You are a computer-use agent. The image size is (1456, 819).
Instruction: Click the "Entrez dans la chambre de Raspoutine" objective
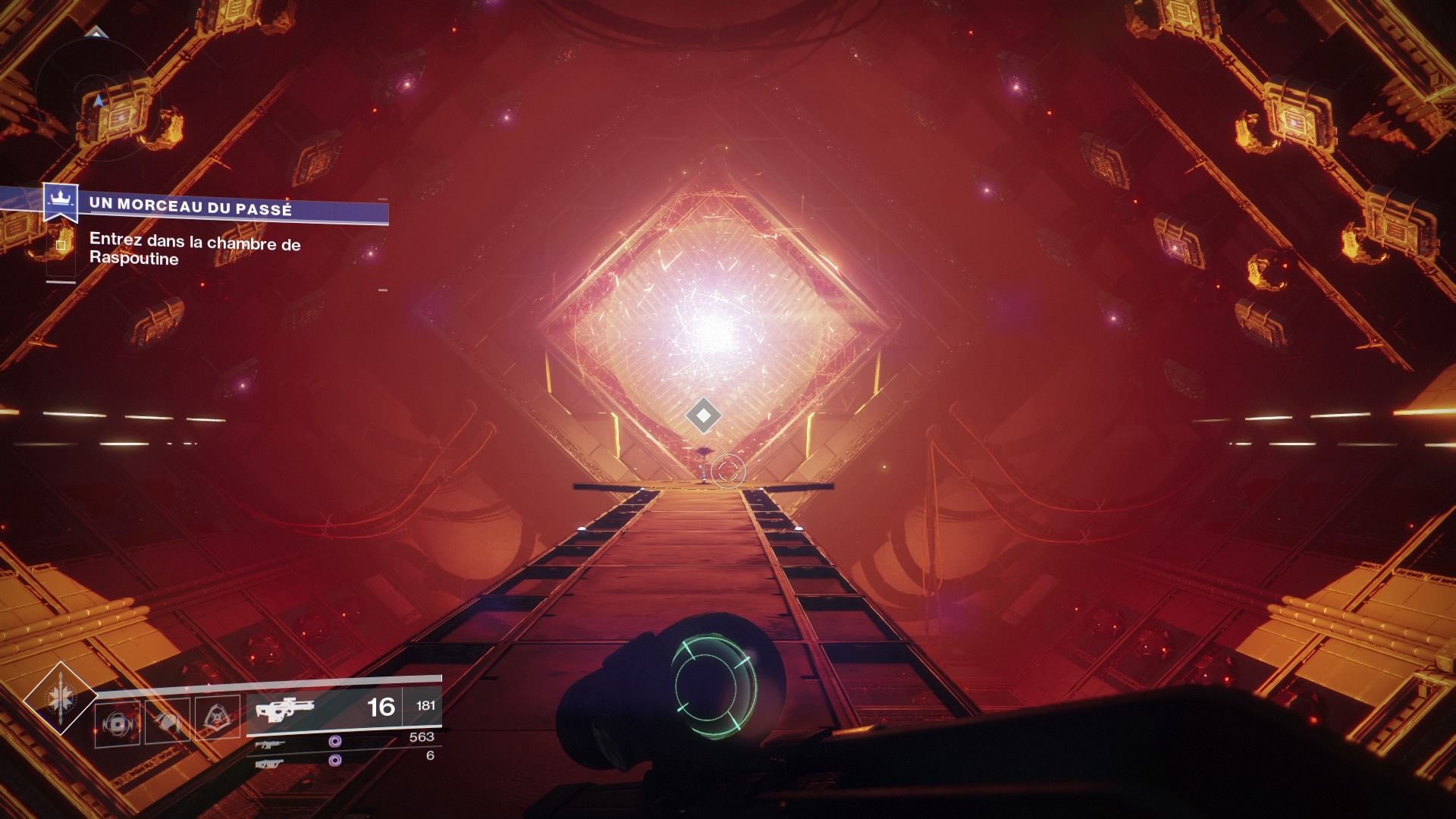pyautogui.click(x=194, y=249)
